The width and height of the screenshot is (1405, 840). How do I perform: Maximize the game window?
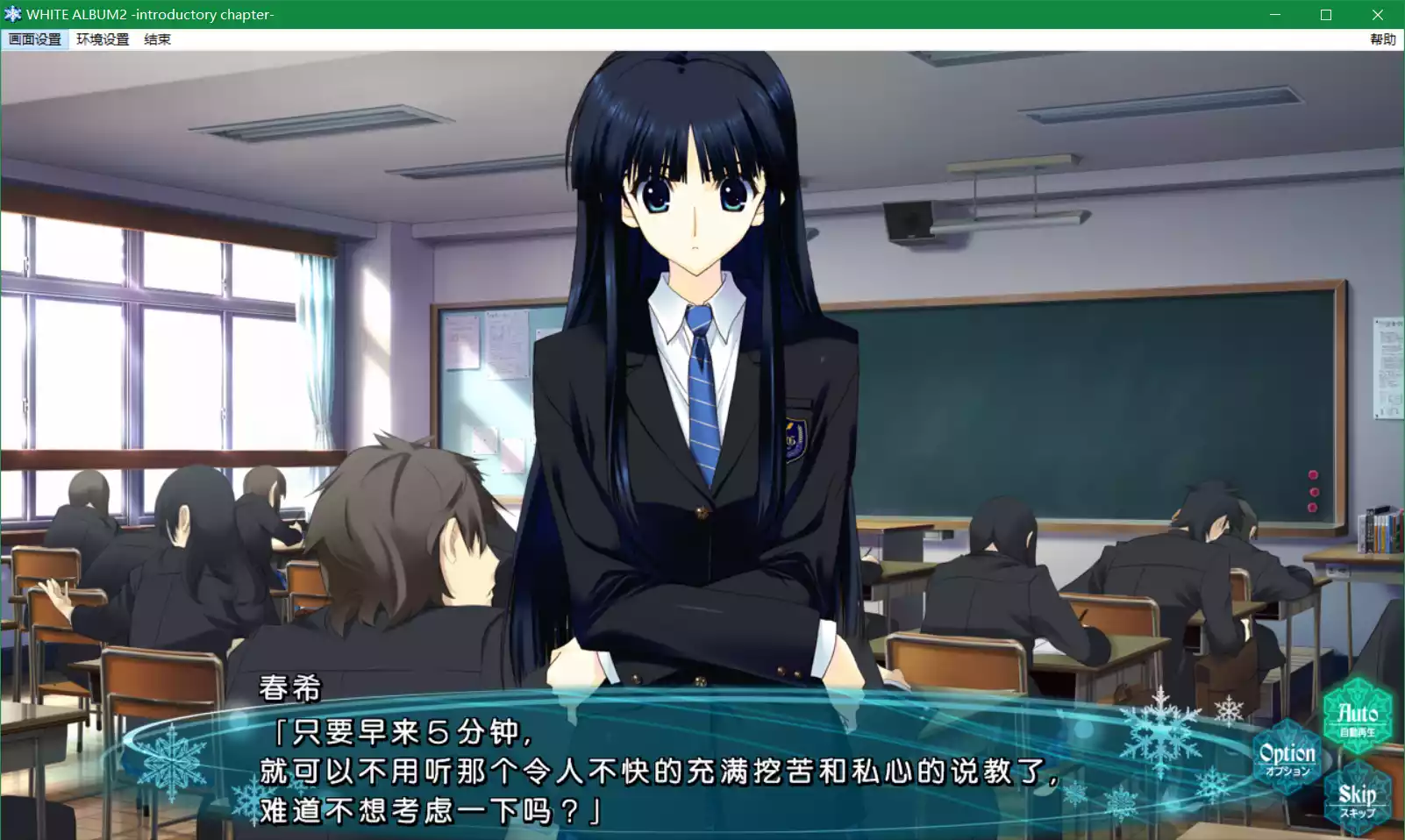pyautogui.click(x=1326, y=15)
